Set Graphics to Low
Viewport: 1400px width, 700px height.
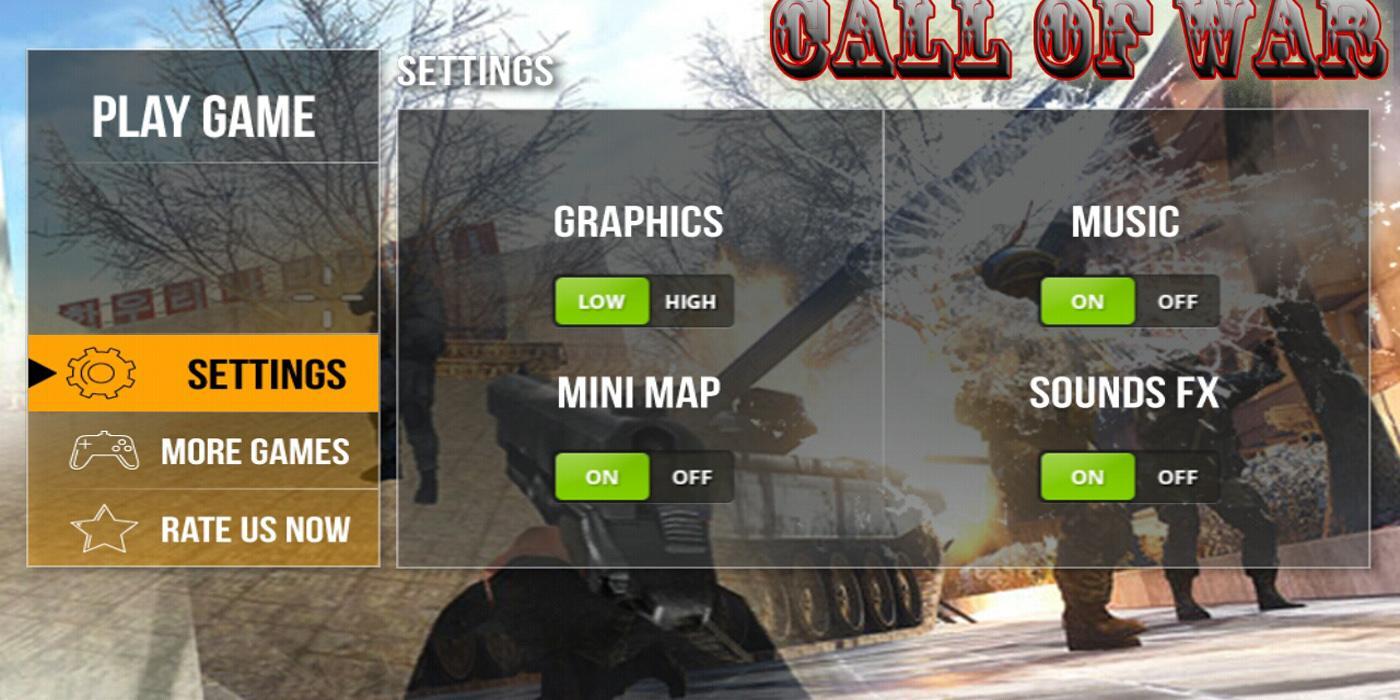[602, 302]
